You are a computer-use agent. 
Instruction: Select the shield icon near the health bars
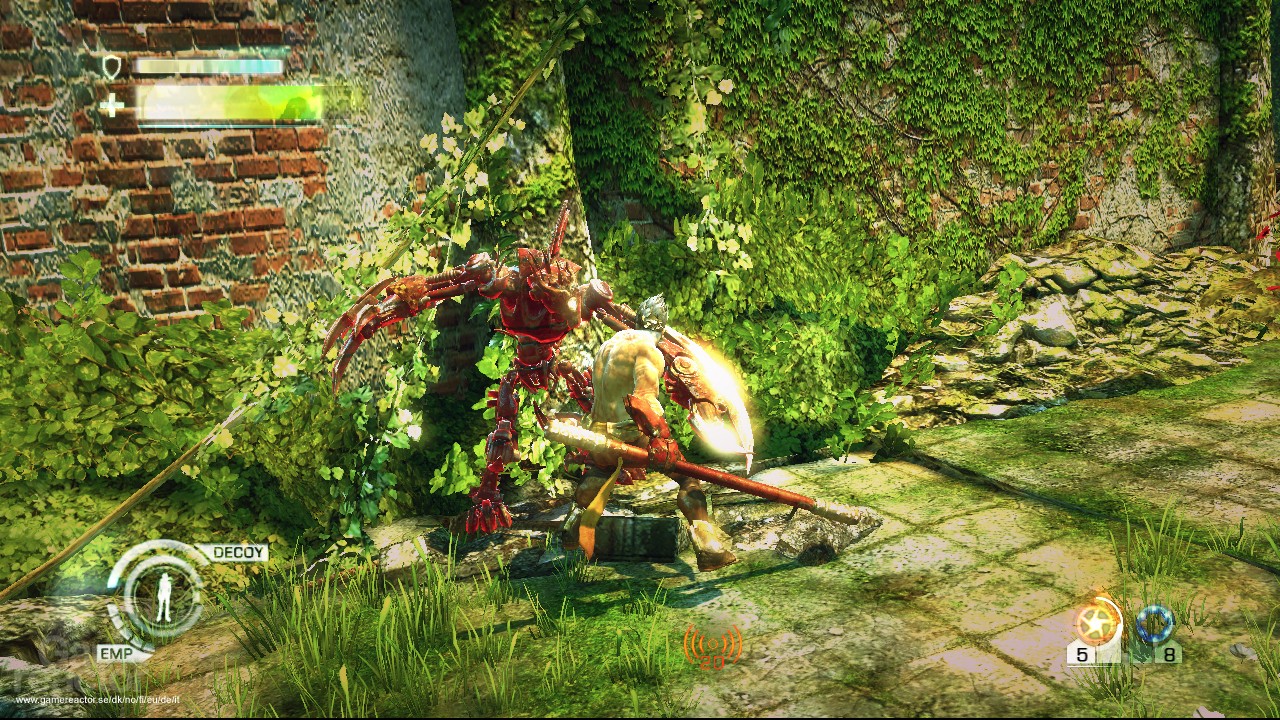113,66
